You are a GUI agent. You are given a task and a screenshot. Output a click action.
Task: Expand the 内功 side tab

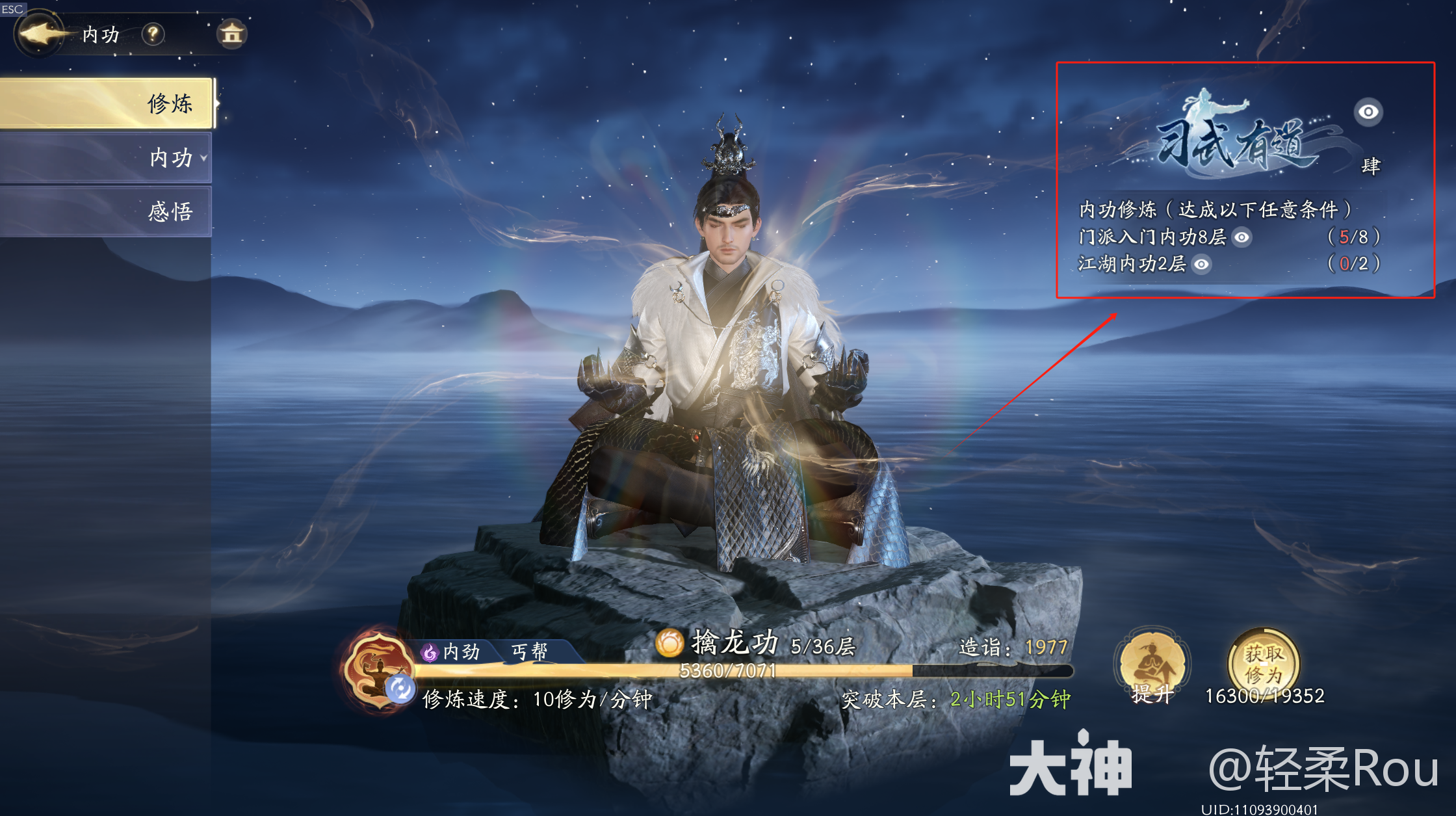click(x=107, y=157)
